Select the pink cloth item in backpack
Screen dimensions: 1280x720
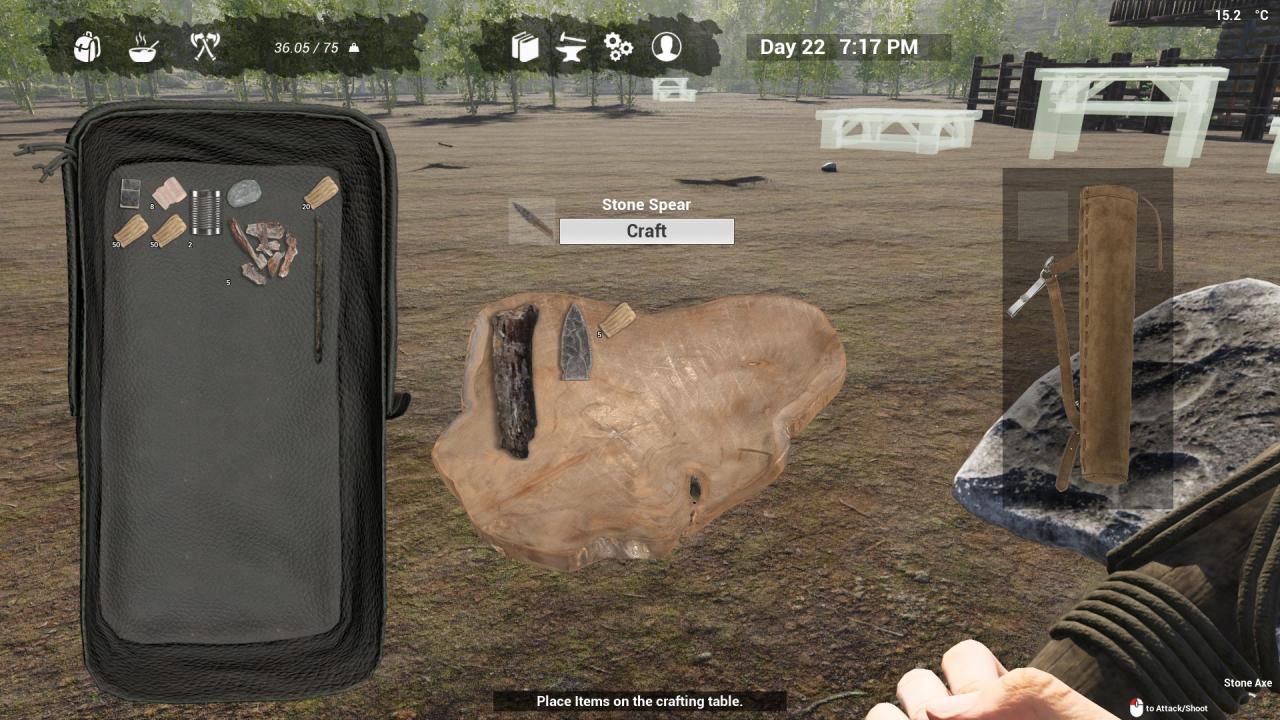pos(169,192)
